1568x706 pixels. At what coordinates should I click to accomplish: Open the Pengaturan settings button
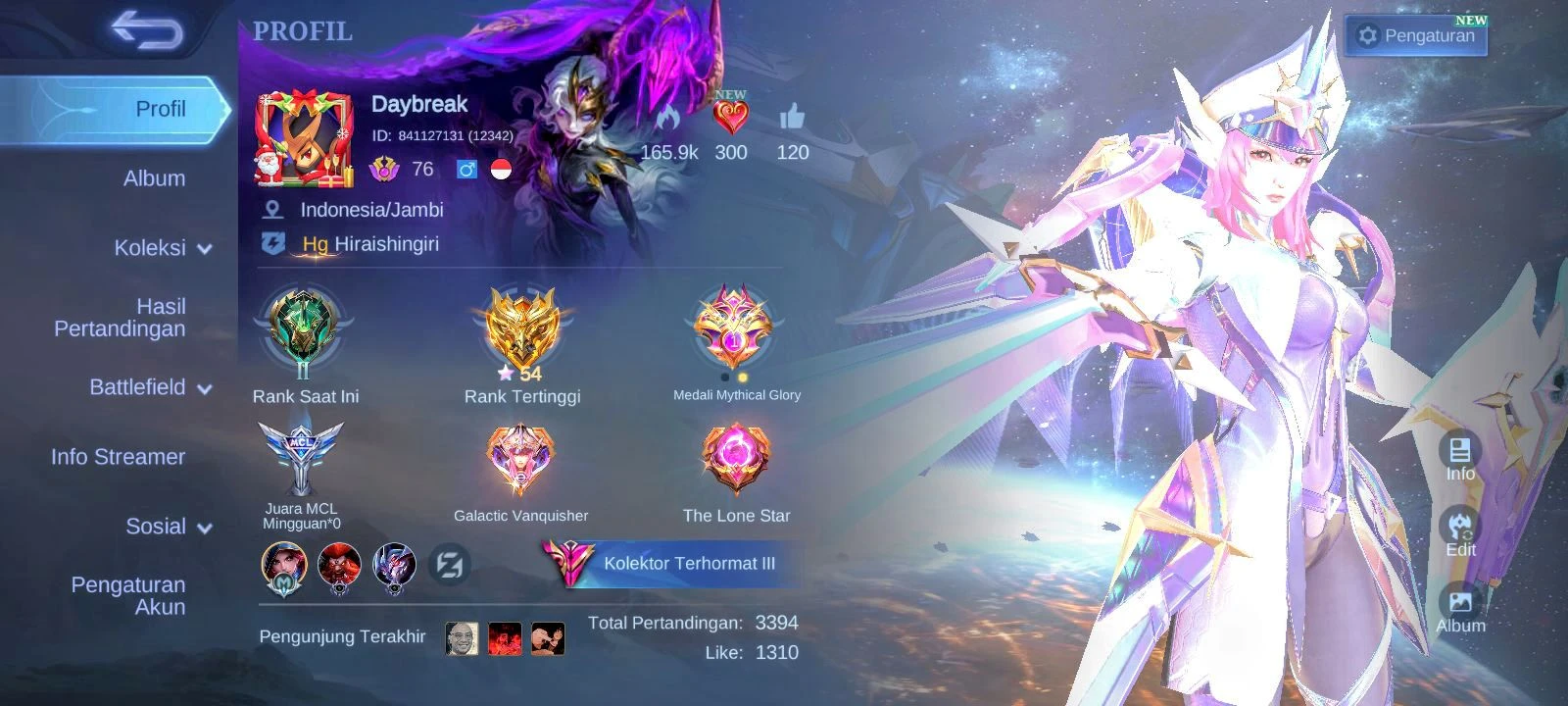point(1416,36)
